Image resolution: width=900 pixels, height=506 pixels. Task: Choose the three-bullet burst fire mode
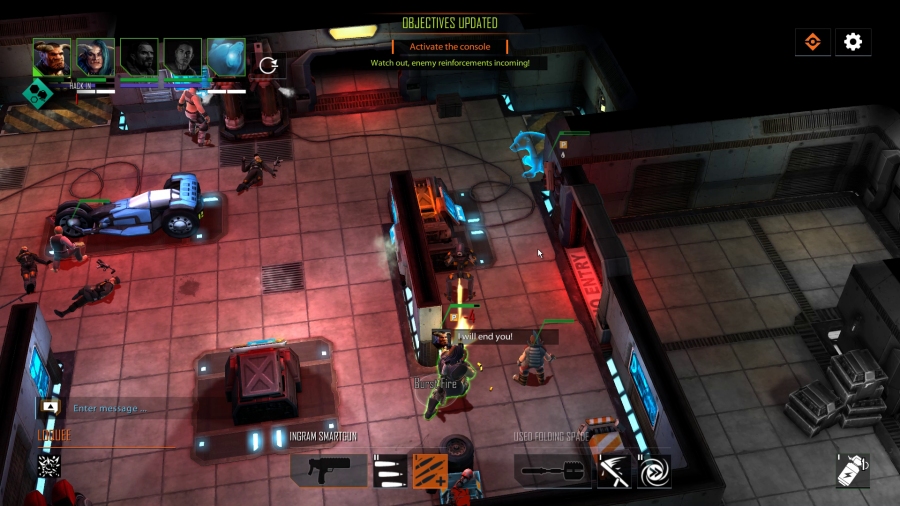(389, 469)
